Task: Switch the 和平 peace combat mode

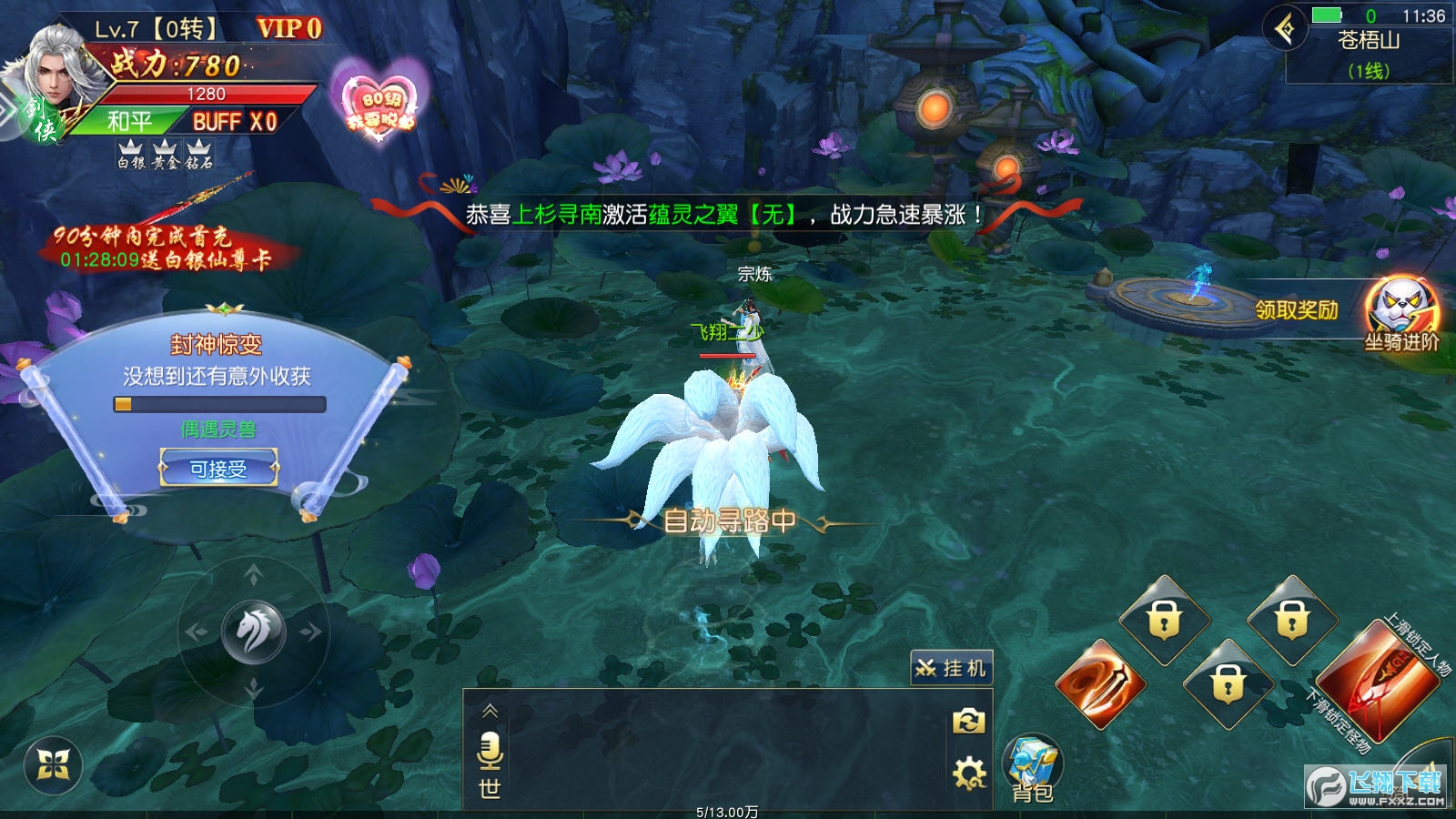Action: point(129,122)
